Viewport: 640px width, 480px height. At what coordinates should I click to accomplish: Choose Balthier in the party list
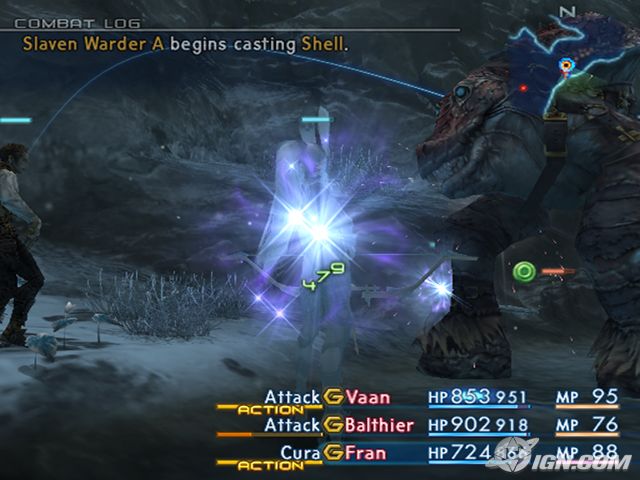click(380, 425)
